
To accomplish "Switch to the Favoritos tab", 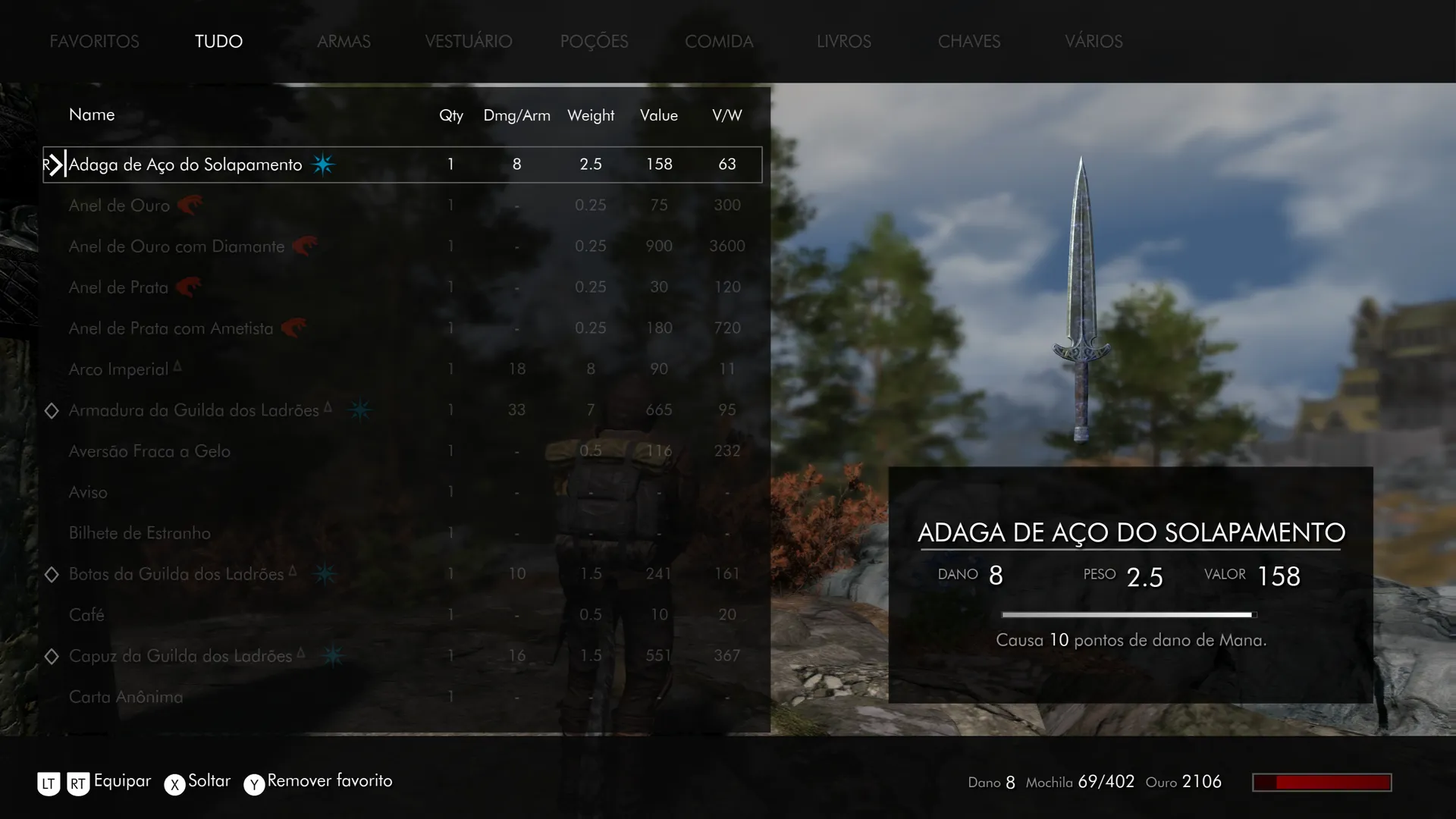I will pos(94,42).
